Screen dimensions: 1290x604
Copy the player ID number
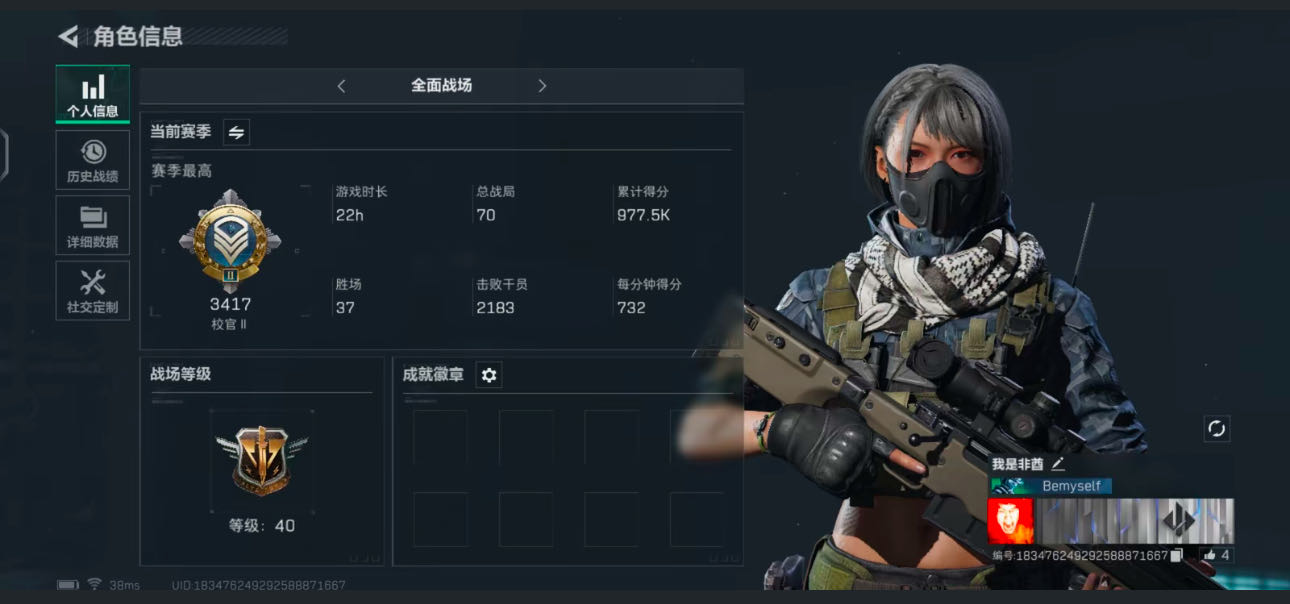pyautogui.click(x=1177, y=555)
